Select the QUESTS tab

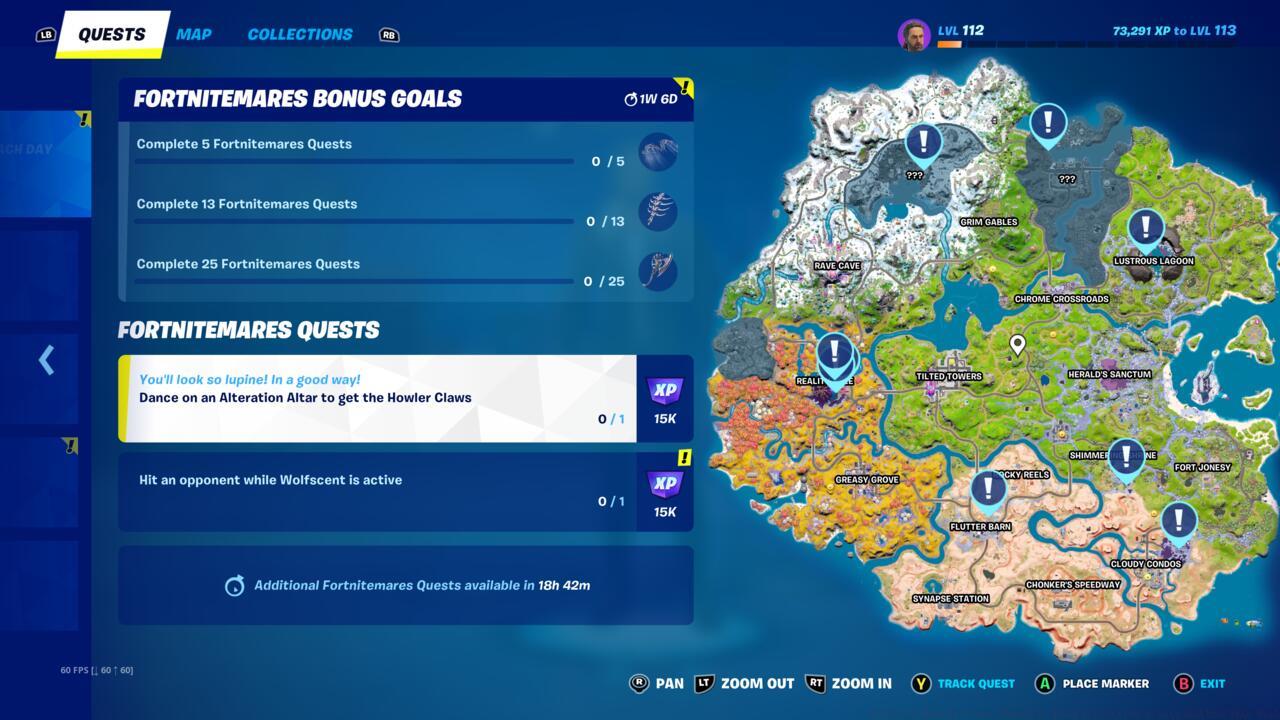[x=110, y=33]
